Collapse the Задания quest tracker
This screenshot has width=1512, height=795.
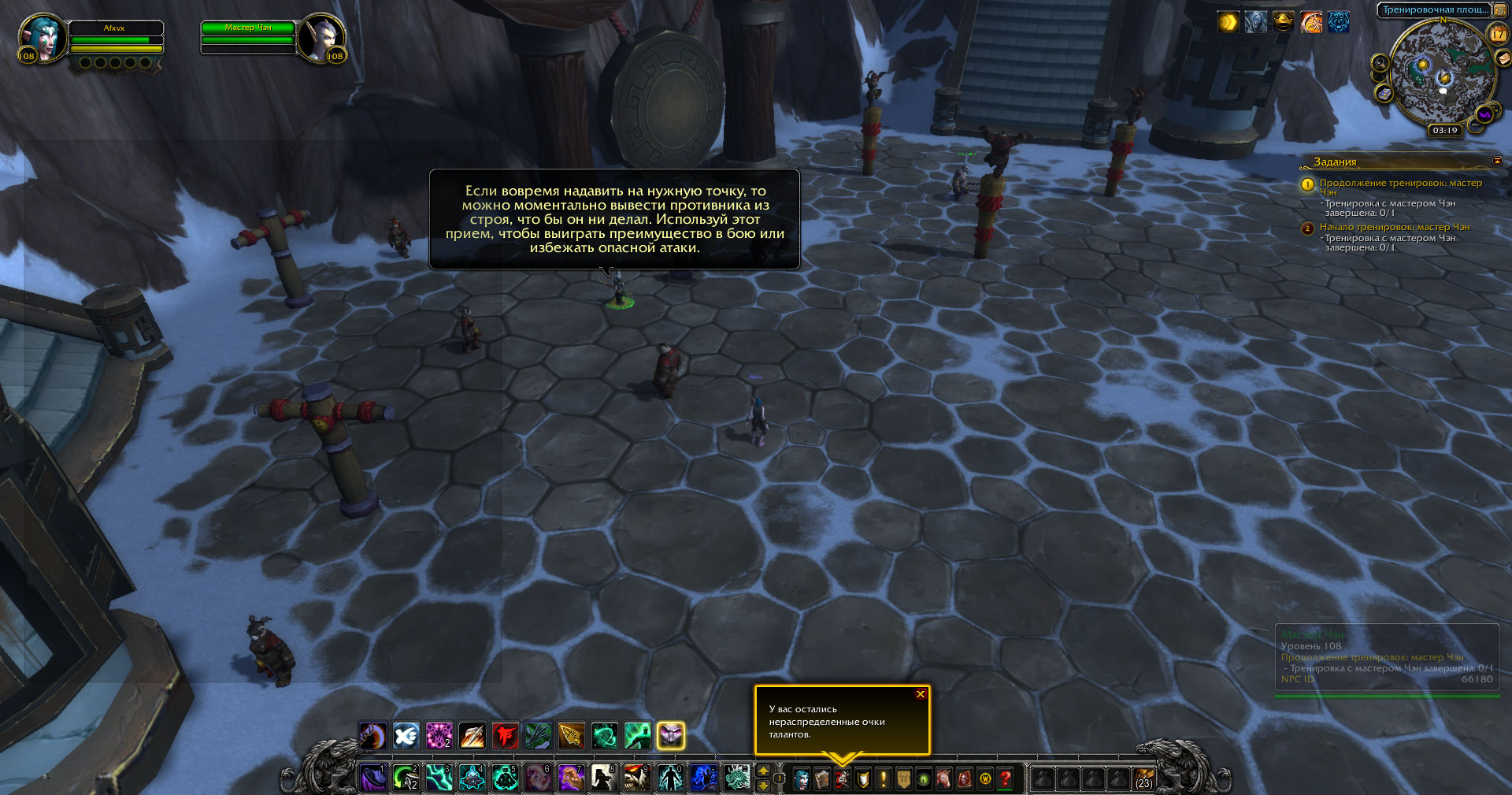click(1497, 161)
